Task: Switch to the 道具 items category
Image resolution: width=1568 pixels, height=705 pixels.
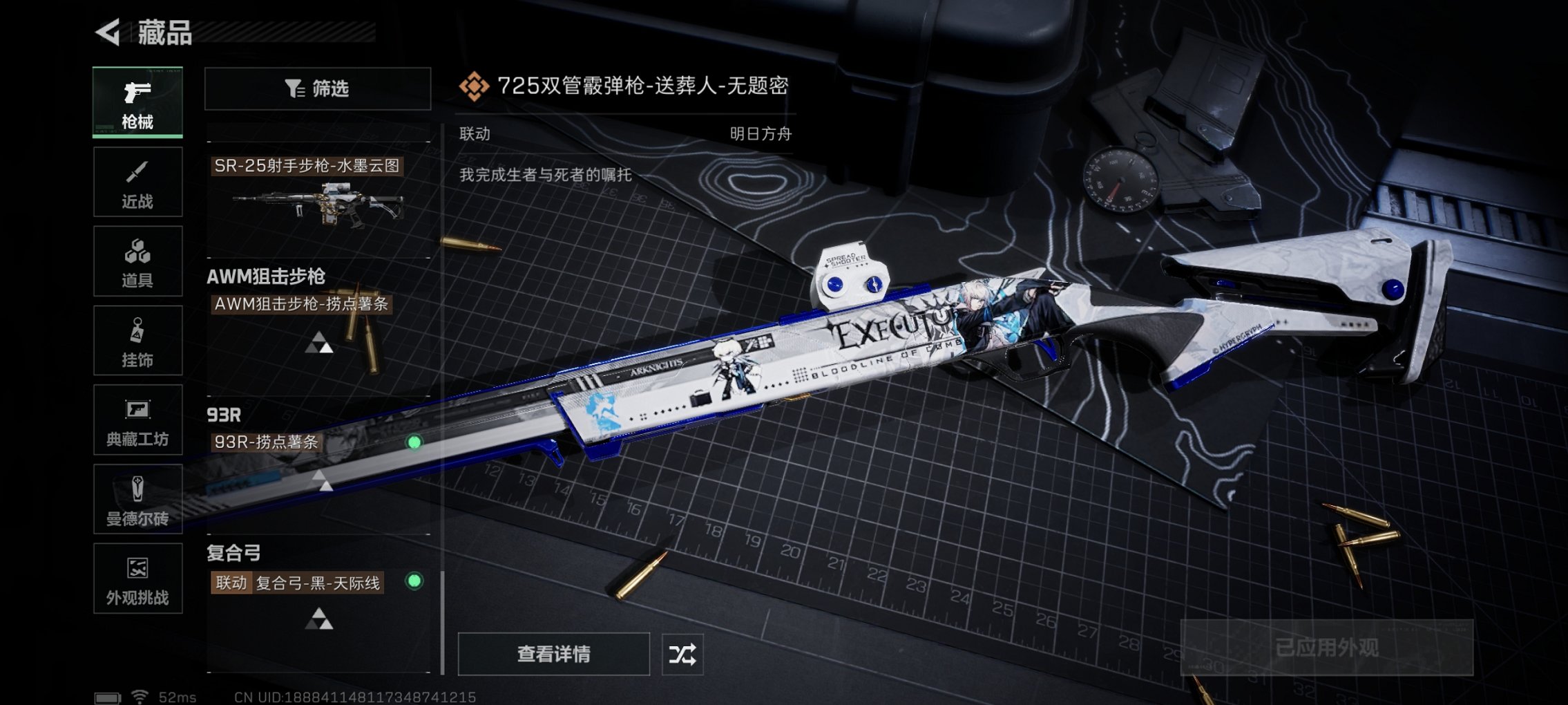Action: [137, 261]
